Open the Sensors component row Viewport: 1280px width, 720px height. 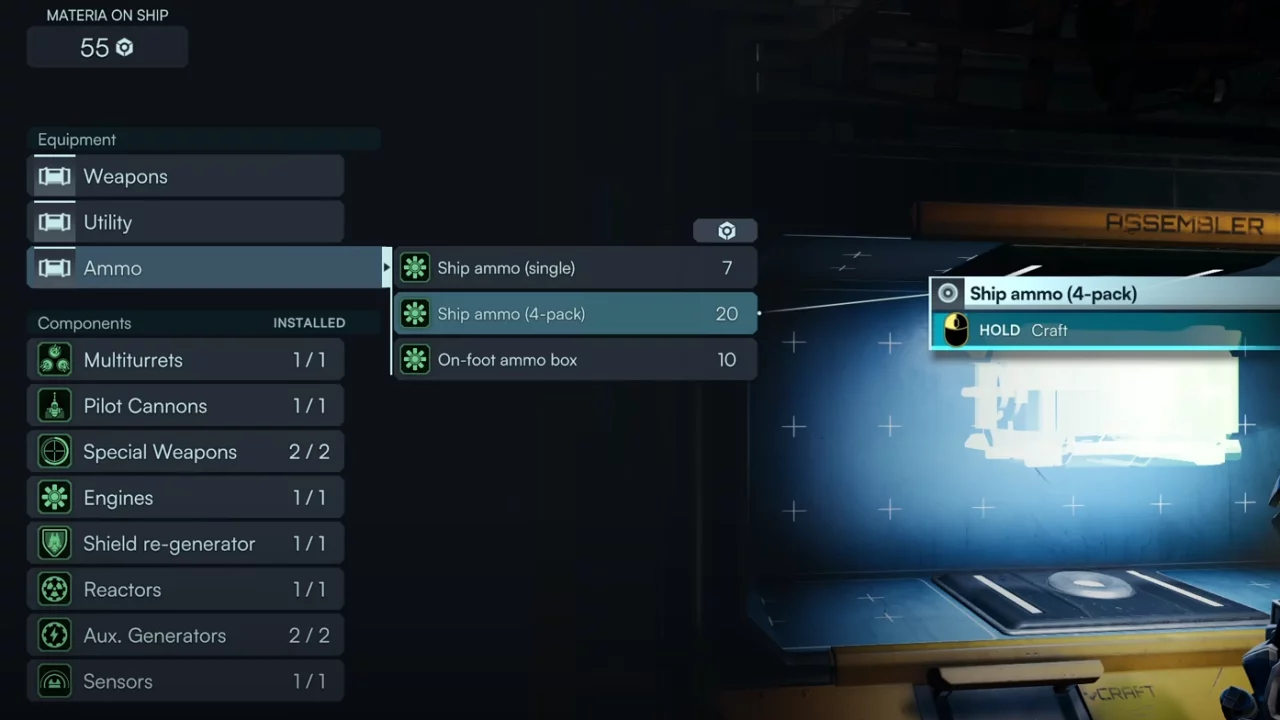186,682
